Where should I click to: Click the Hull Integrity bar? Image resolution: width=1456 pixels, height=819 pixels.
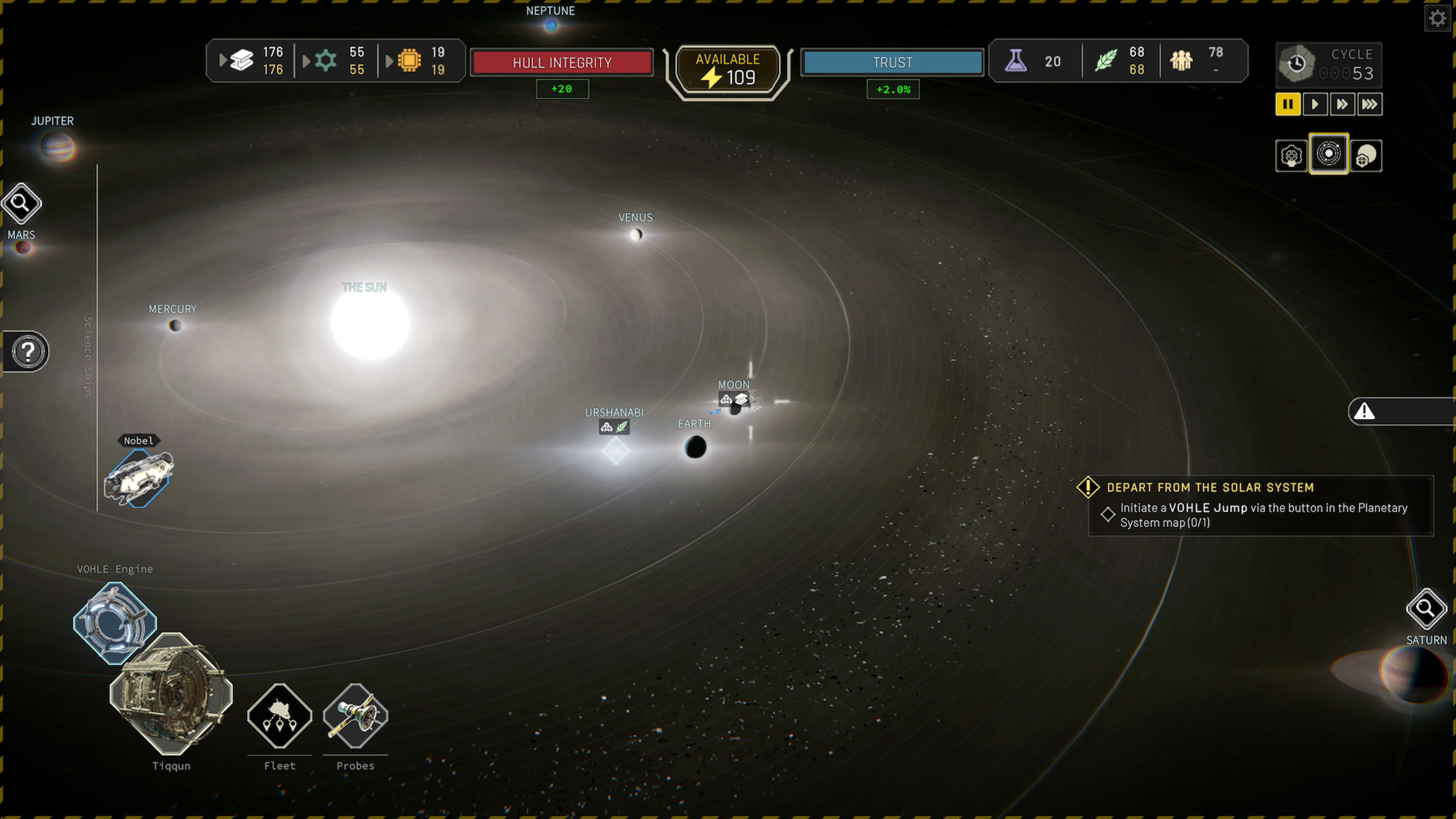(x=561, y=63)
